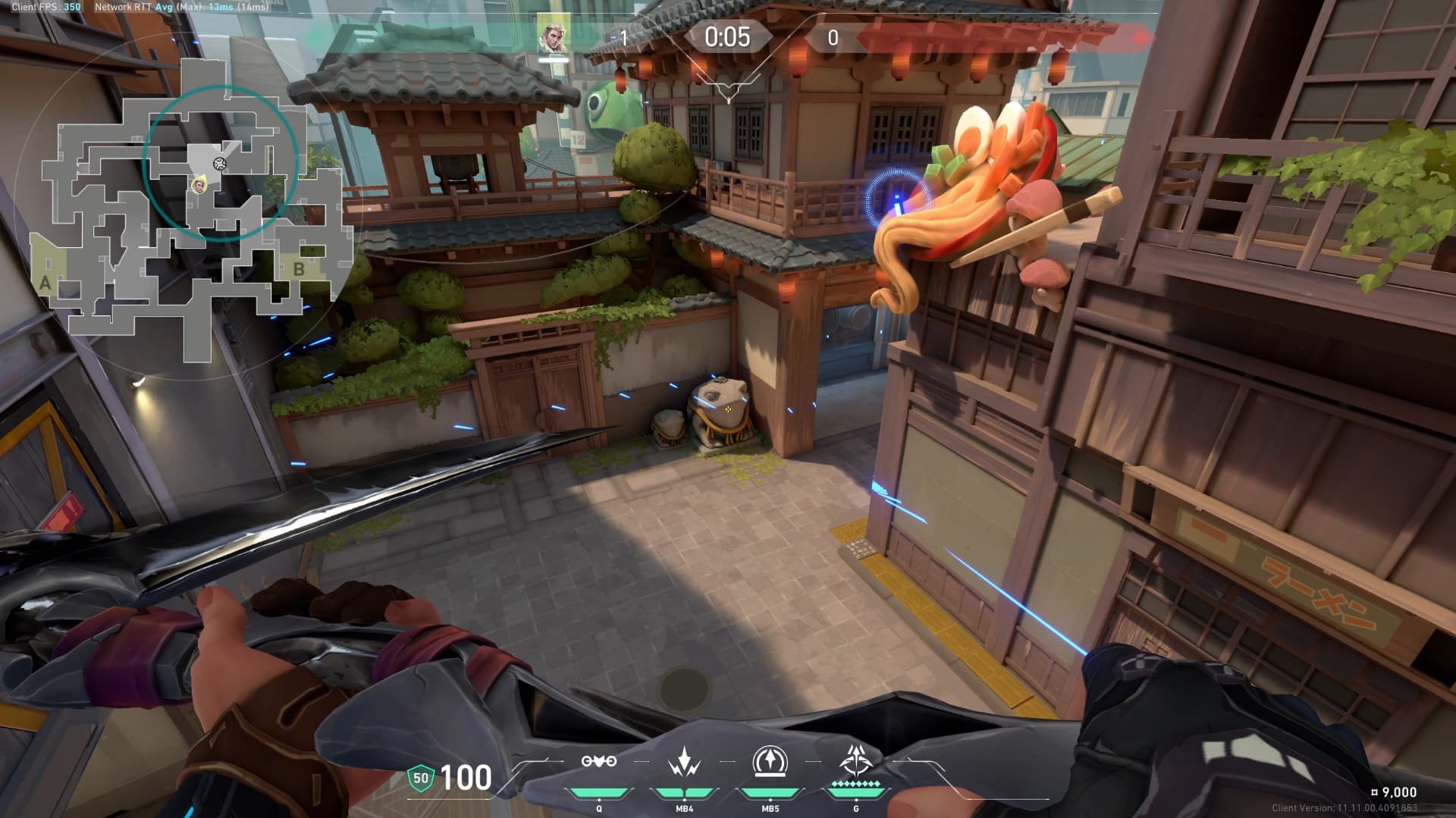Activate the Q ability icon
This screenshot has width=1456, height=818.
click(x=599, y=762)
